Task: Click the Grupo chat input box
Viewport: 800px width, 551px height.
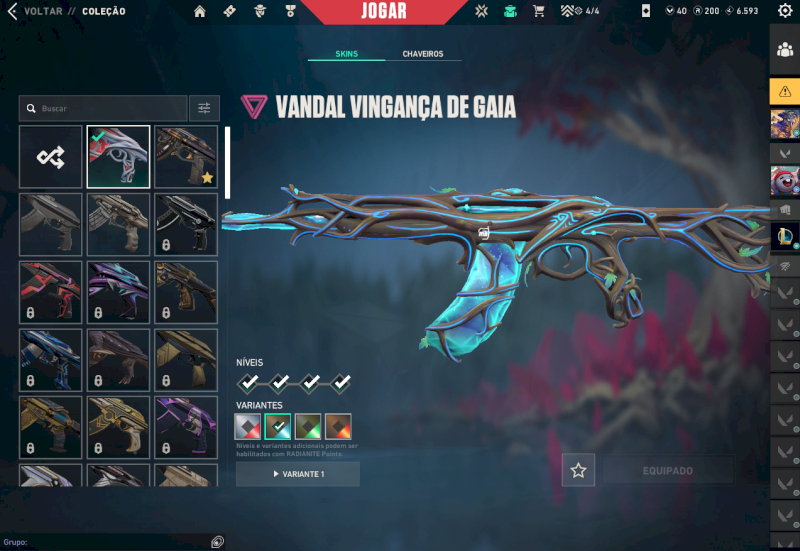Action: pos(110,542)
